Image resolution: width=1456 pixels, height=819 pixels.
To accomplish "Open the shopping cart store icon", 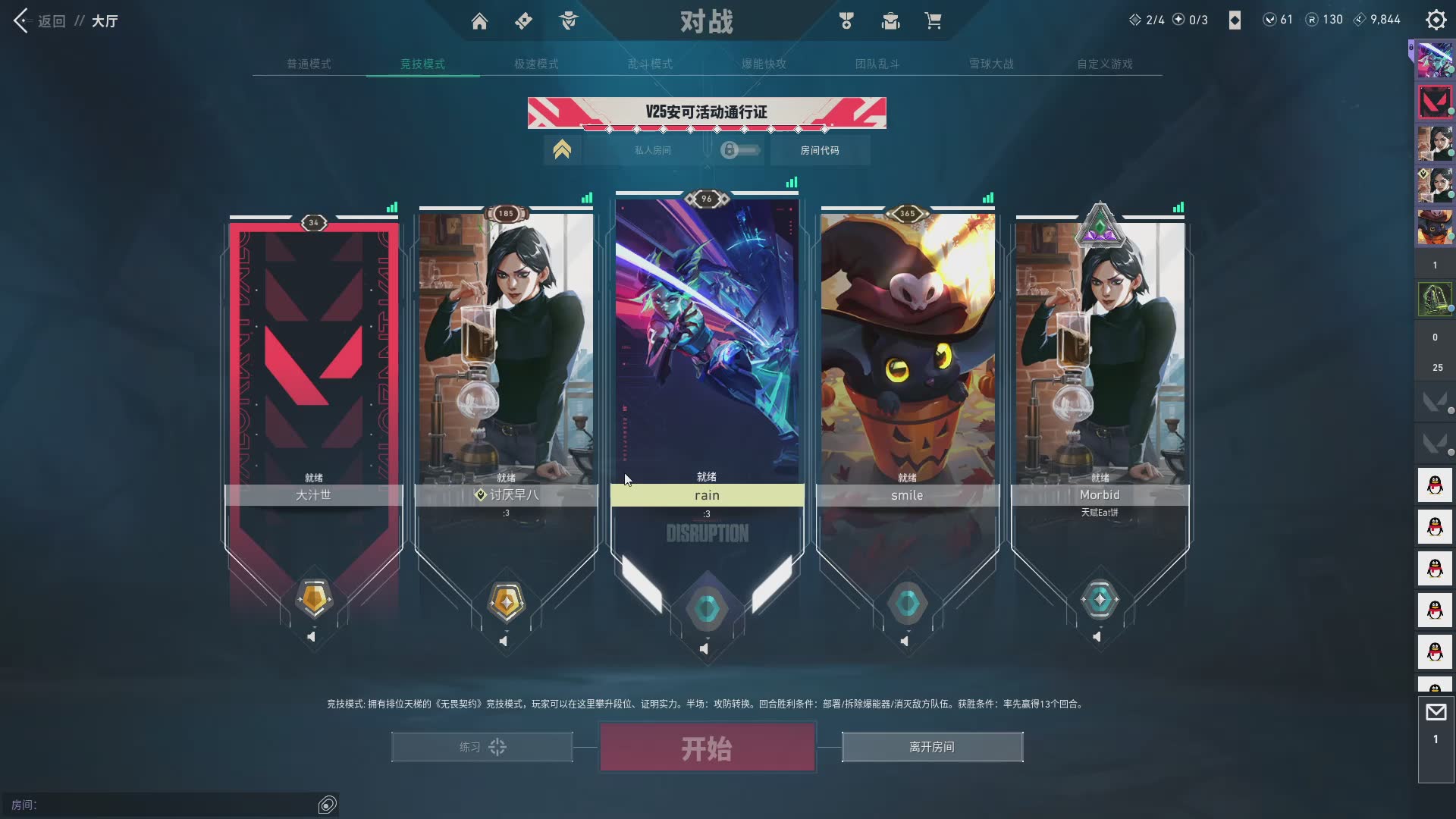I will [x=933, y=21].
